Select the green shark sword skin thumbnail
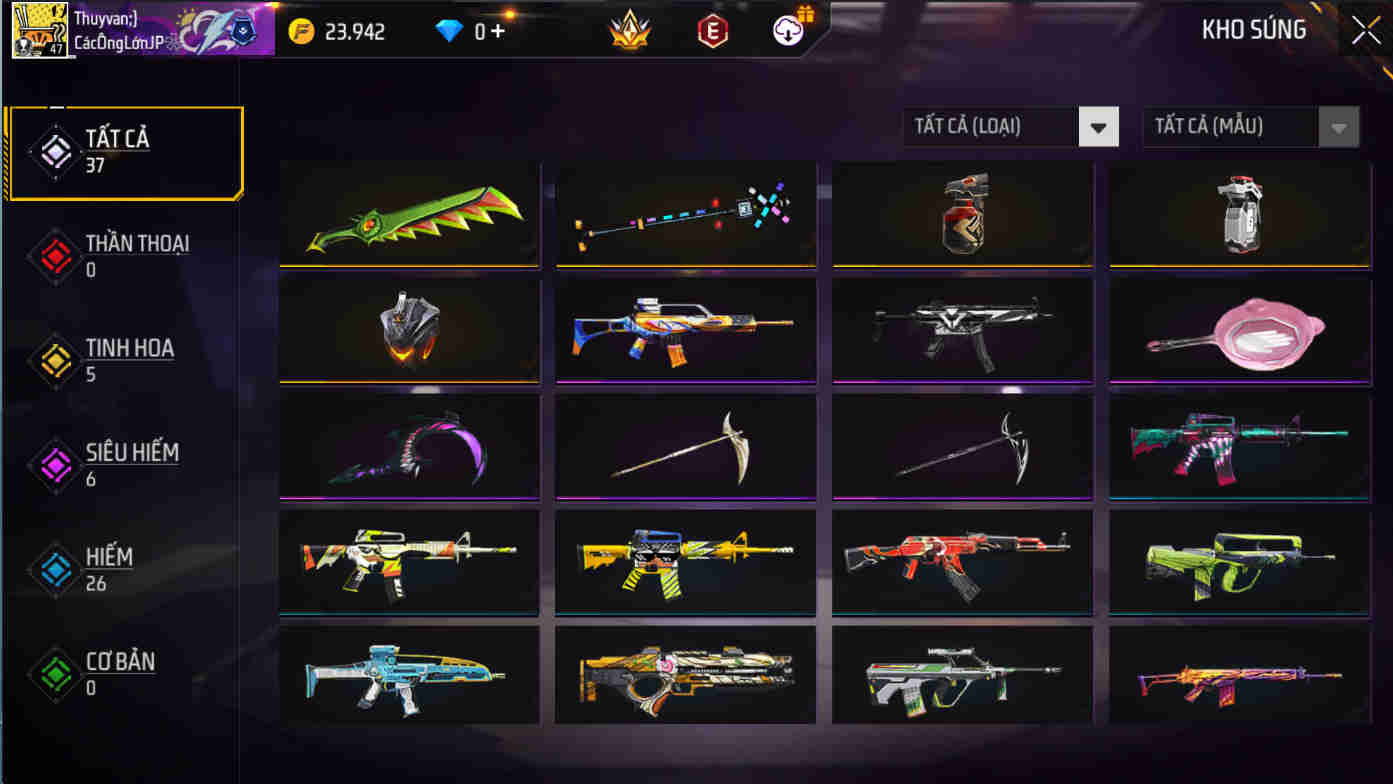The image size is (1393, 784). (409, 215)
